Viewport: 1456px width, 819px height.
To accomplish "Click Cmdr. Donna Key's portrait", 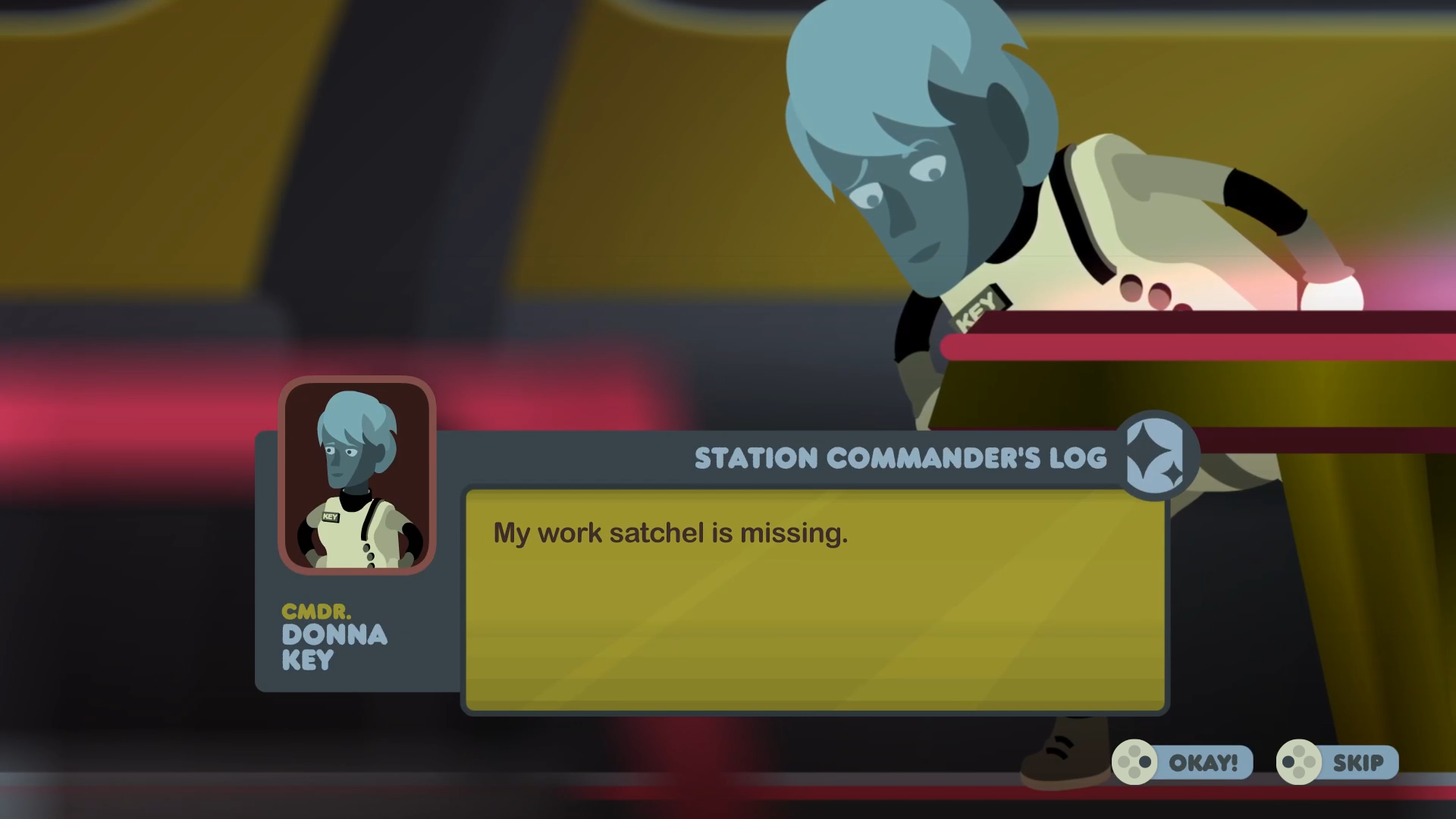I will point(356,475).
